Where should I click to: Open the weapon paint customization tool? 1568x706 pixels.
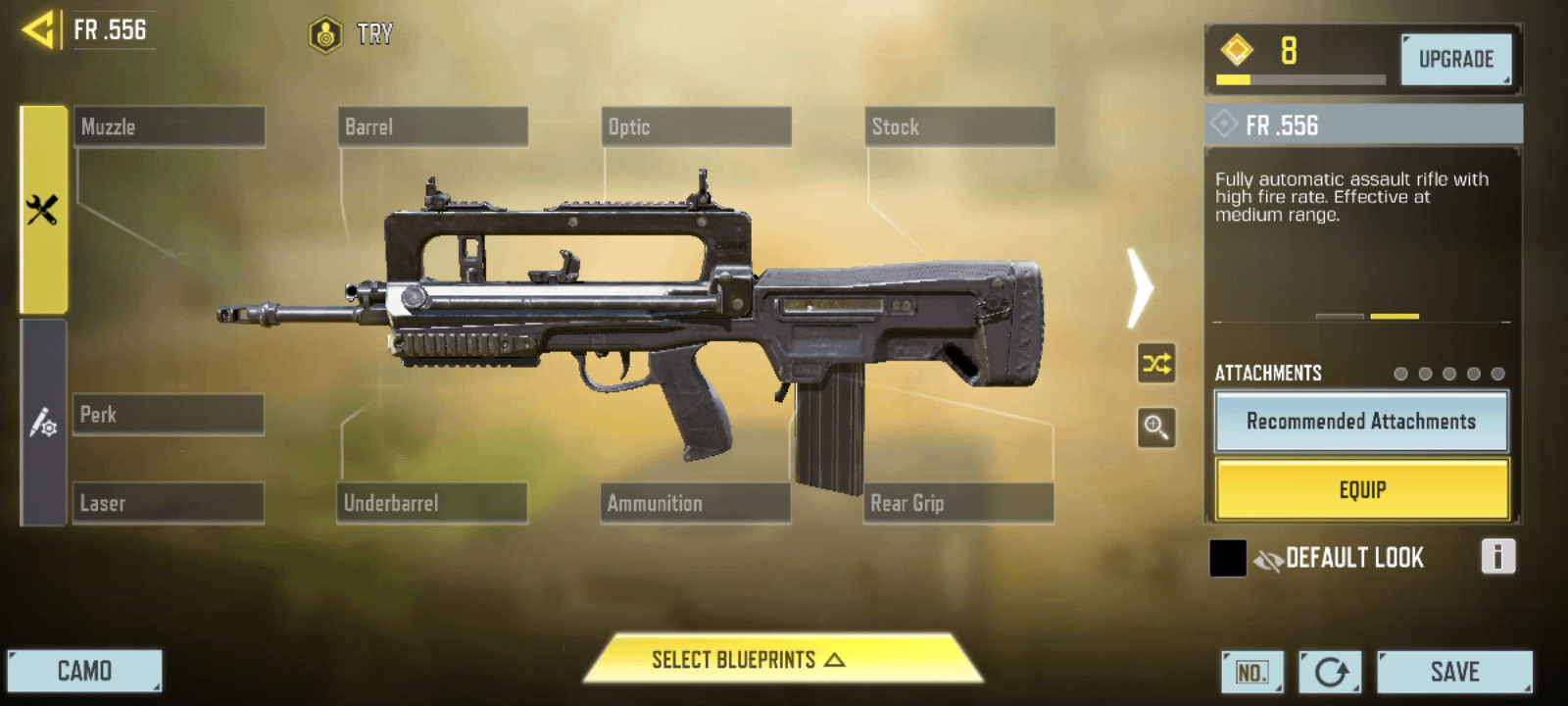(41, 424)
